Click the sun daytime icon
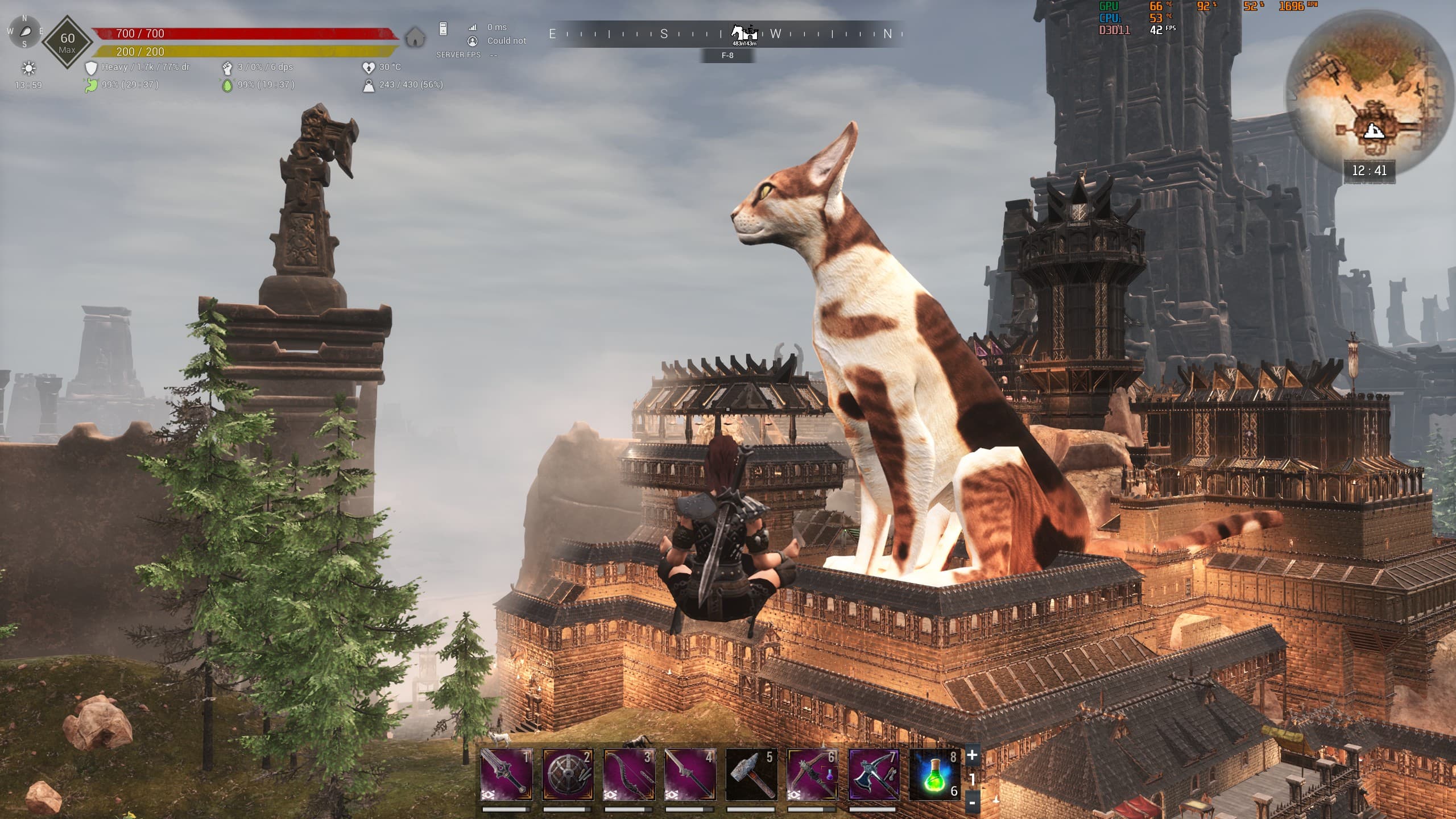1456x819 pixels. pos(28,69)
